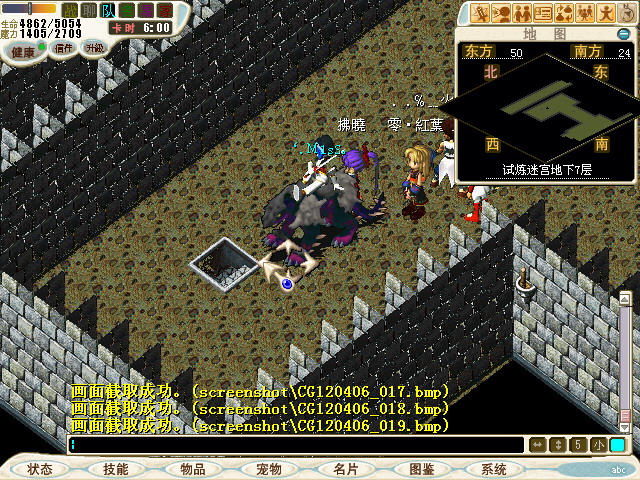The width and height of the screenshot is (640, 480).
Task: Open the 技能 skills menu
Action: click(x=115, y=469)
